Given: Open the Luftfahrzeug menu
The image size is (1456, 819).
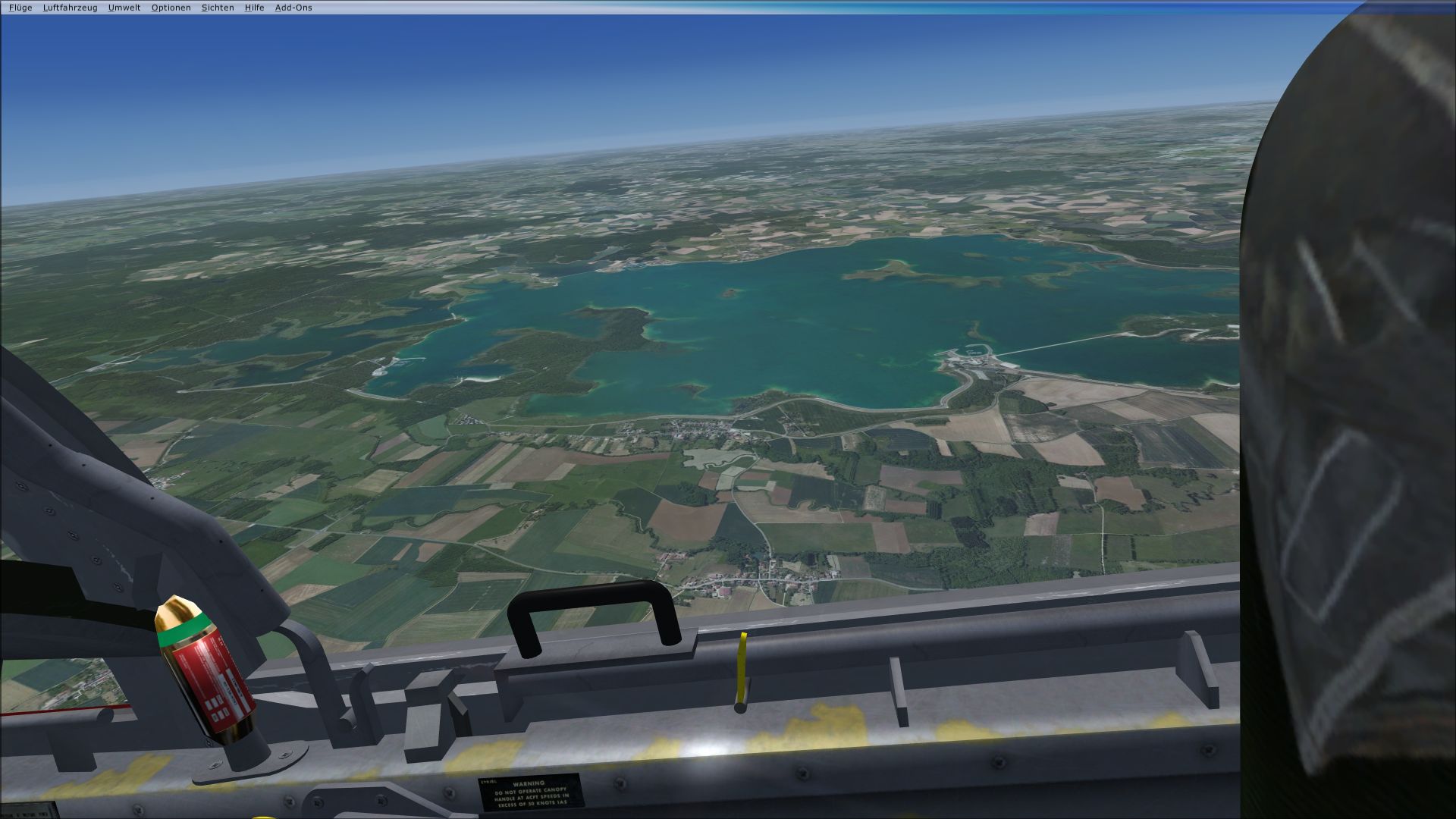Looking at the screenshot, I should [x=70, y=8].
